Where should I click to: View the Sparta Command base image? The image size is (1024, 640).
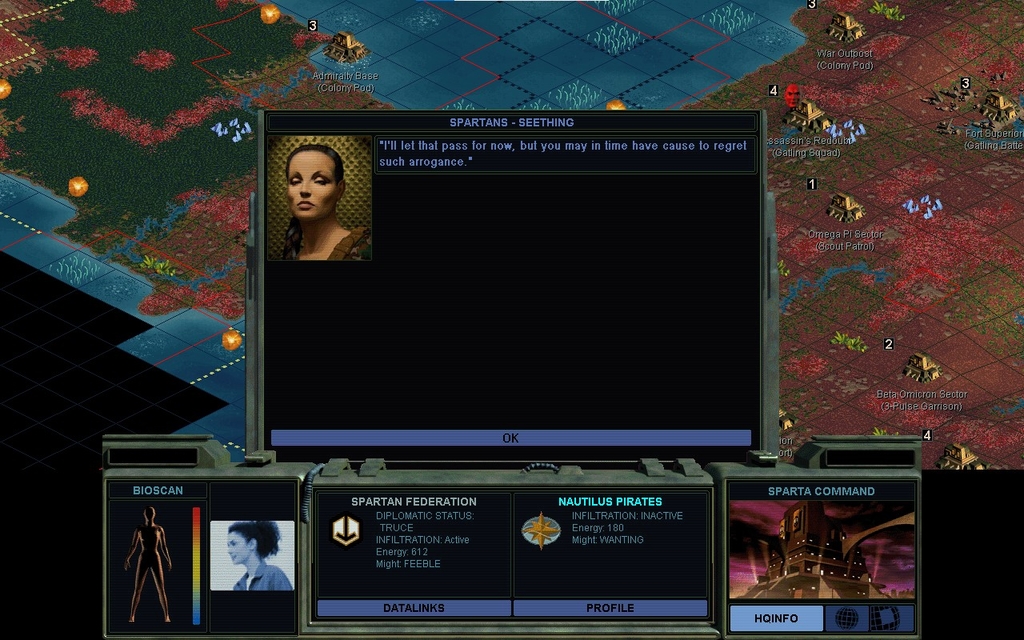pos(821,550)
